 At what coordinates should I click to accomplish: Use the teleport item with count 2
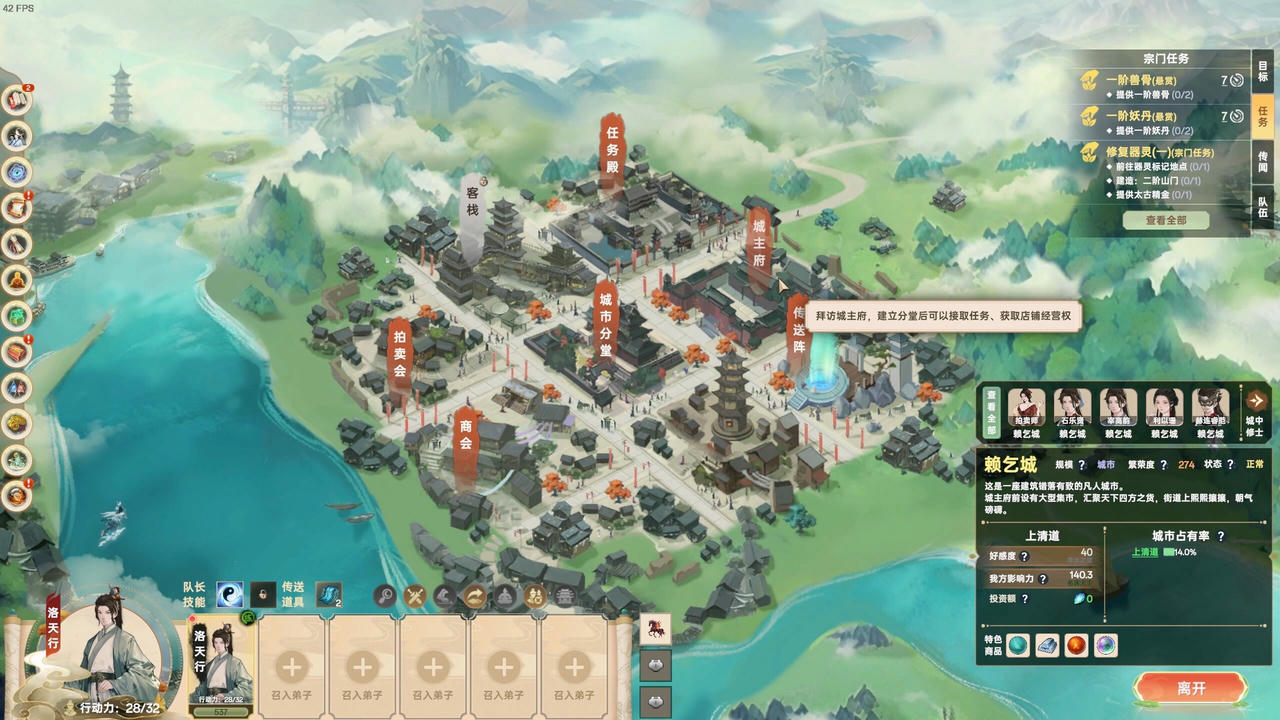328,595
